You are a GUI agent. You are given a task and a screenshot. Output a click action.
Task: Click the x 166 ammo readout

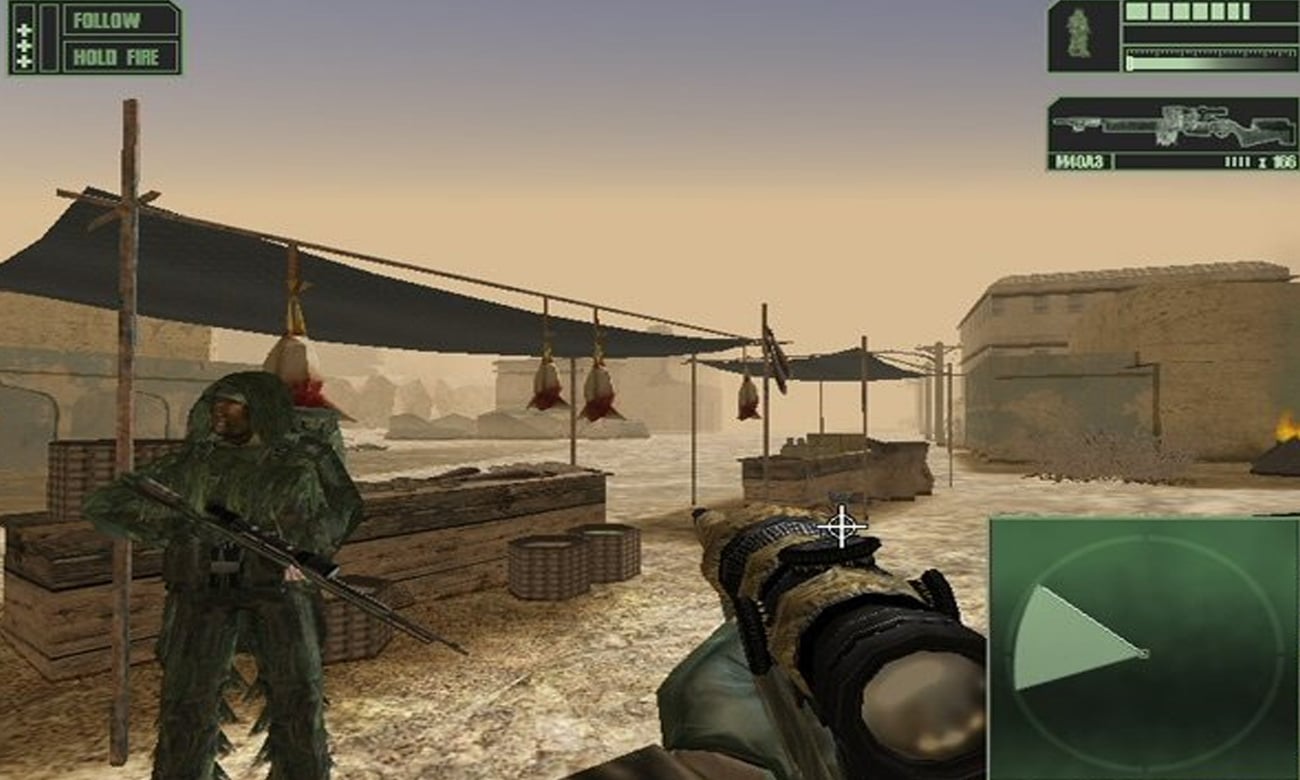click(x=1275, y=161)
